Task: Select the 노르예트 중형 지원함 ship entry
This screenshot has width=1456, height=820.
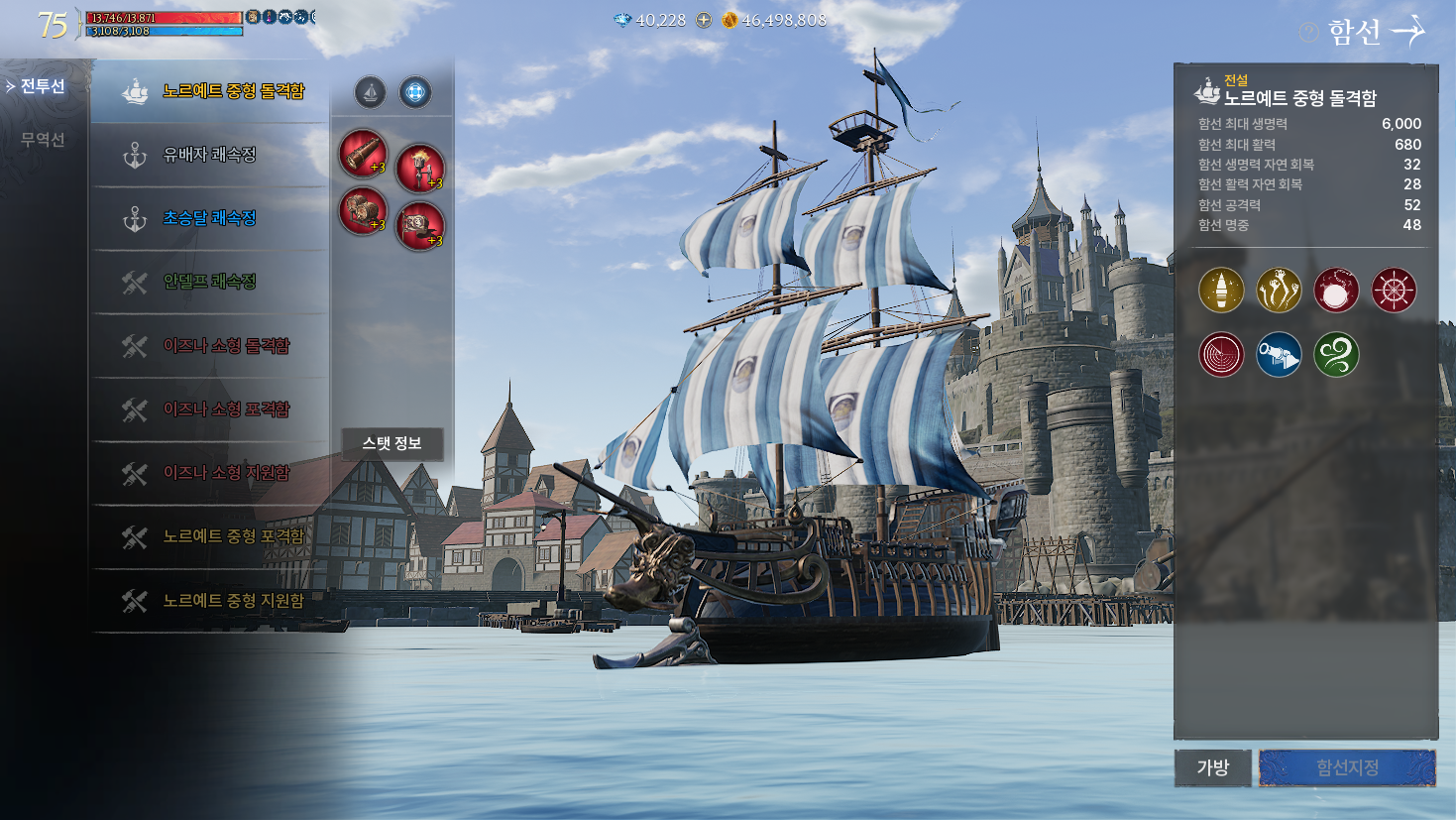Action: [233, 600]
